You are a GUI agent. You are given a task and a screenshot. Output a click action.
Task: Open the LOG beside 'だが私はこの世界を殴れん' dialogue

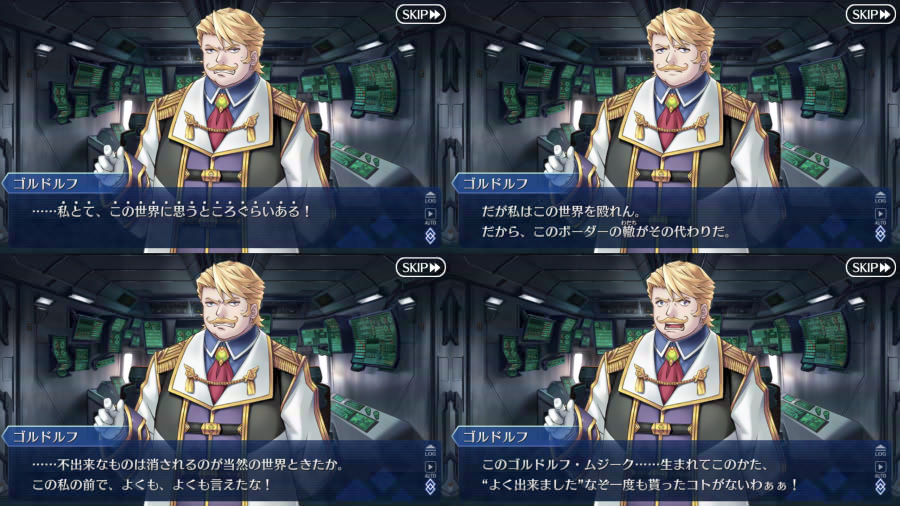880,197
